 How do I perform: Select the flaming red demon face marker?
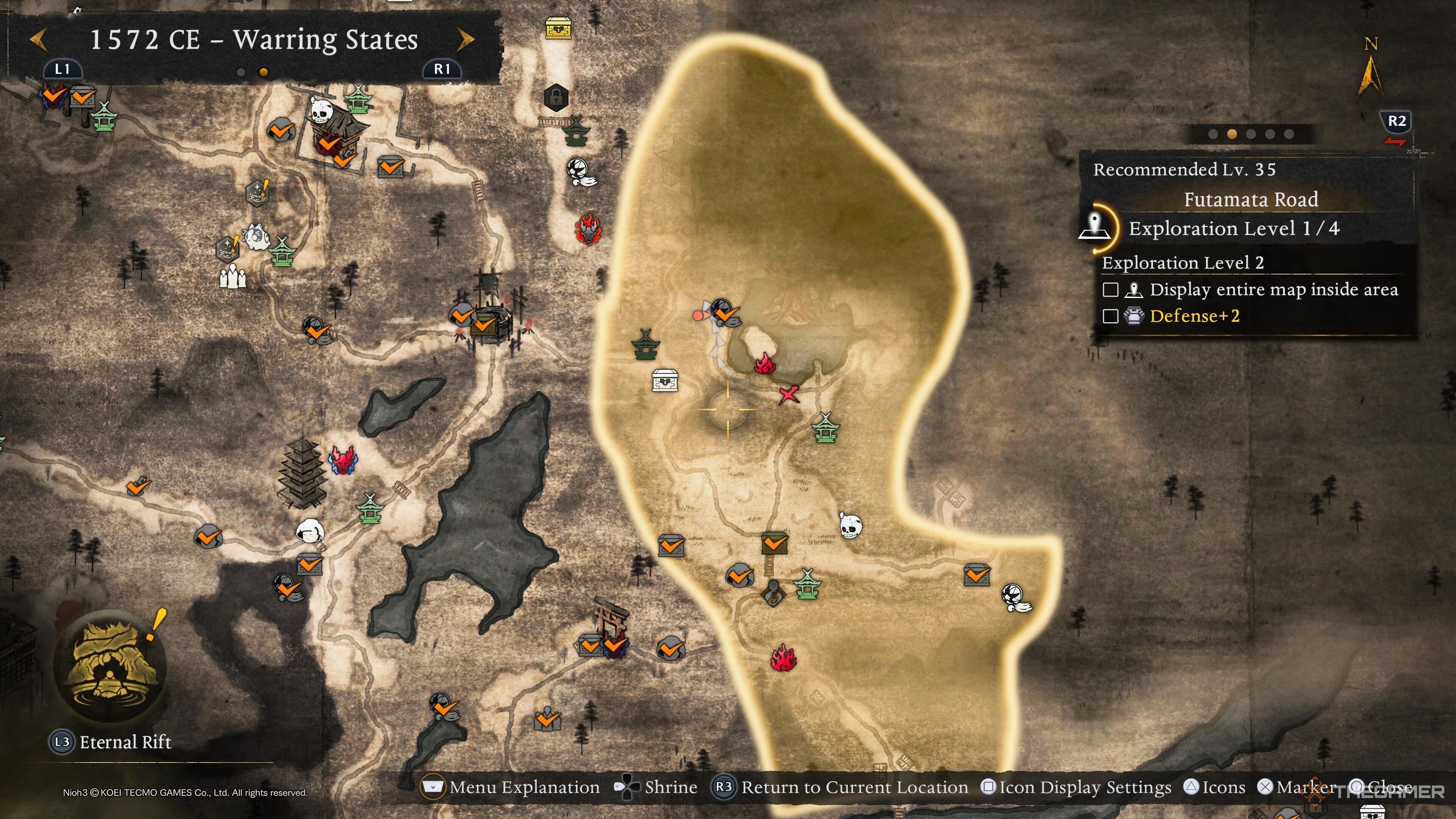(x=588, y=229)
